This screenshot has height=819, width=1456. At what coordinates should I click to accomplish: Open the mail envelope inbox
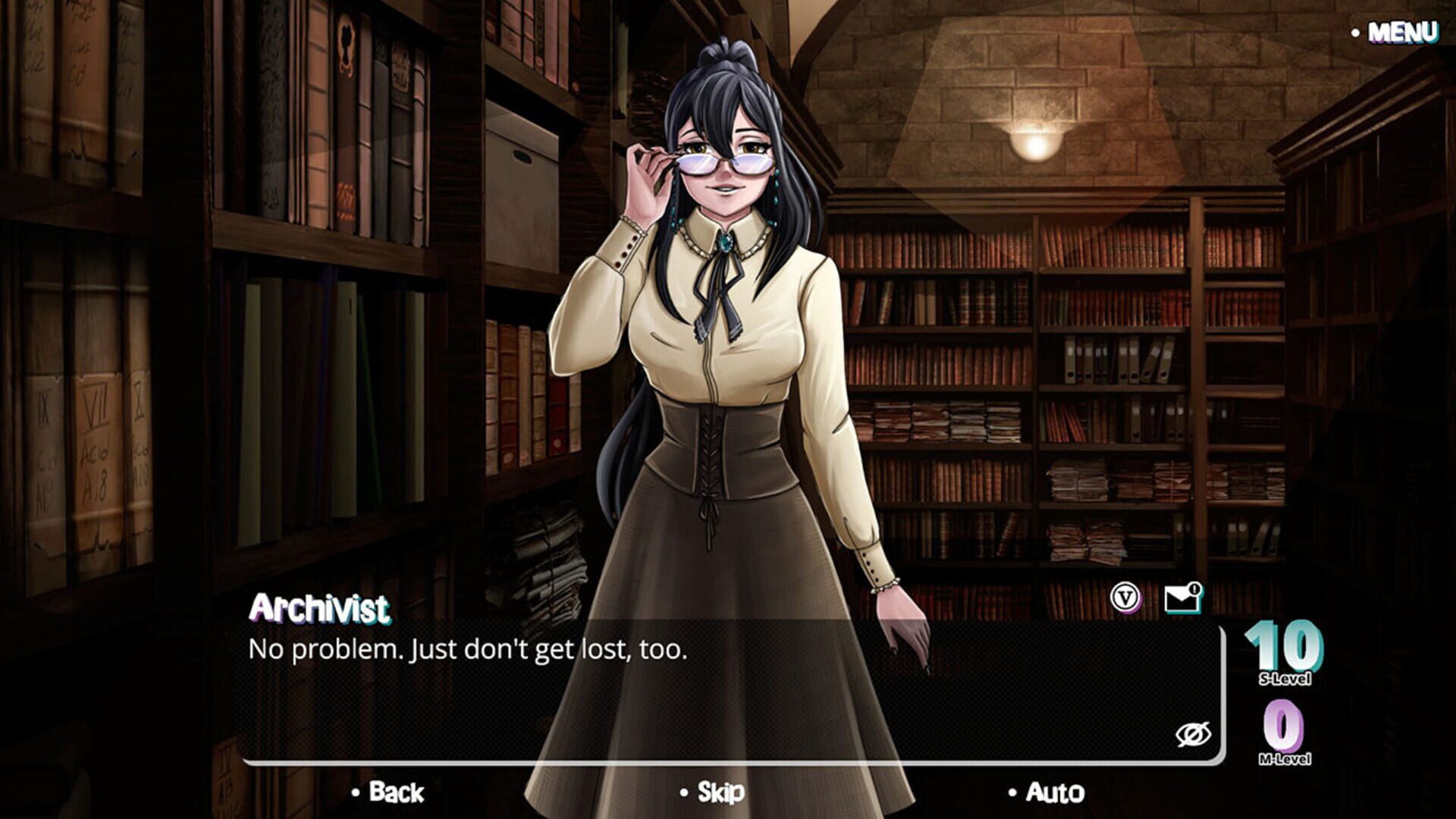point(1181,598)
